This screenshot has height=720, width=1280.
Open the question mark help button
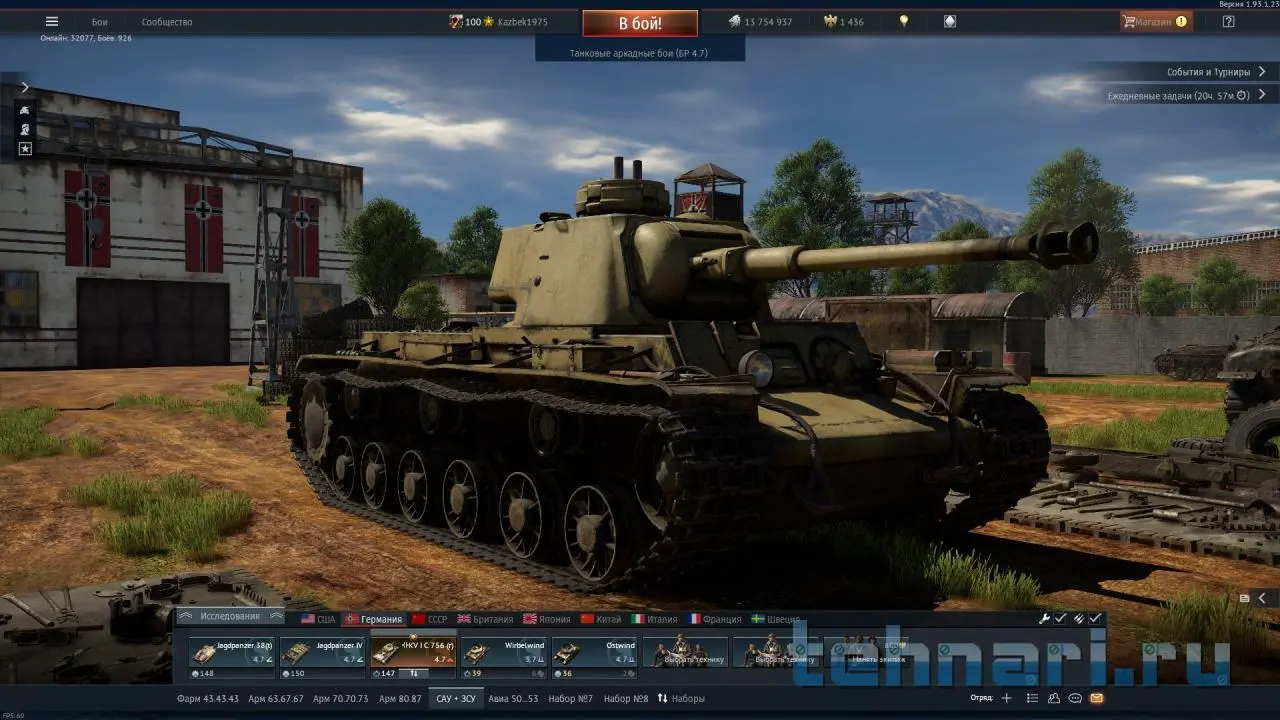pos(1228,21)
